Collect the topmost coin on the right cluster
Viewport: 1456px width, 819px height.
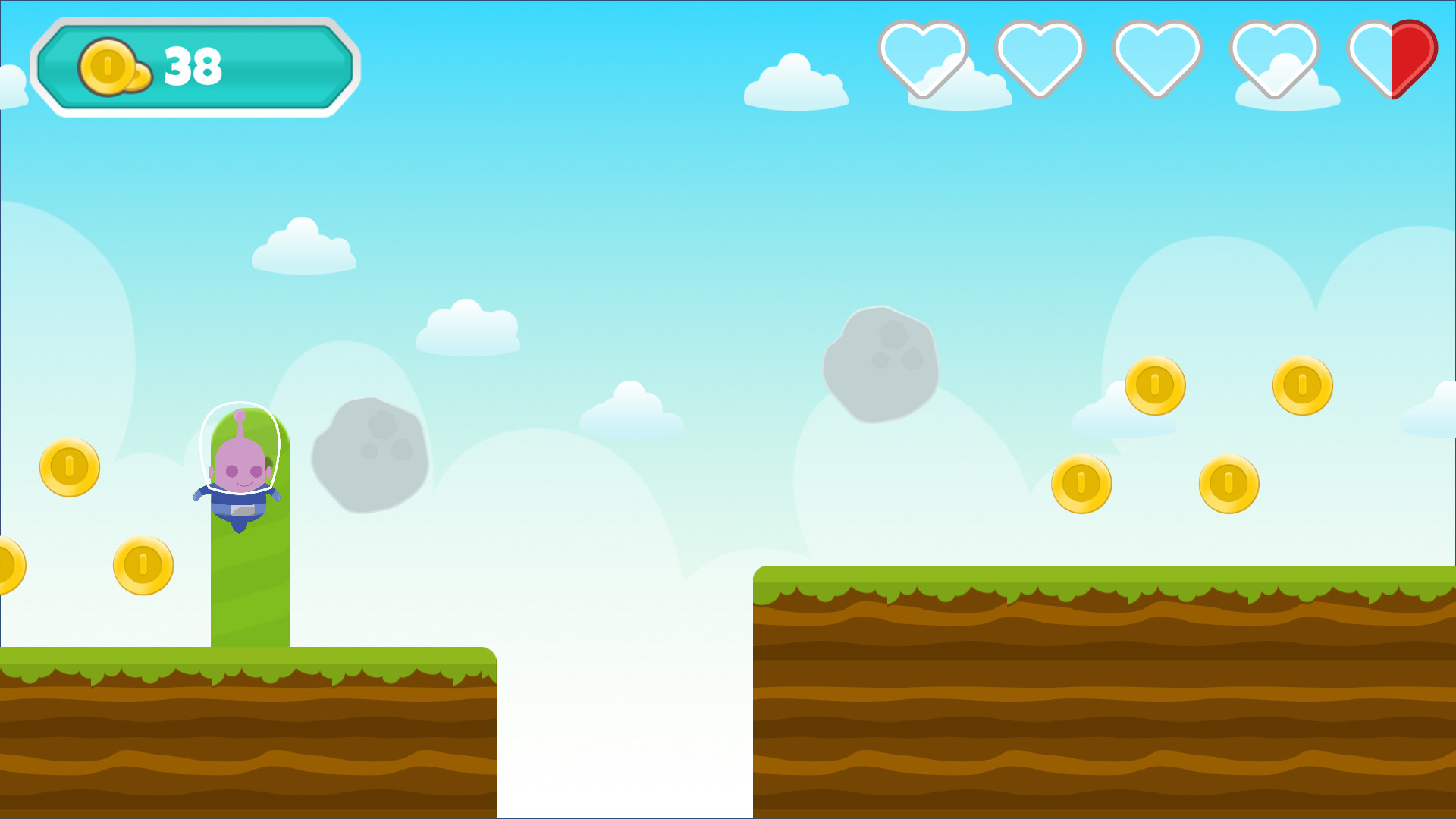(1156, 385)
